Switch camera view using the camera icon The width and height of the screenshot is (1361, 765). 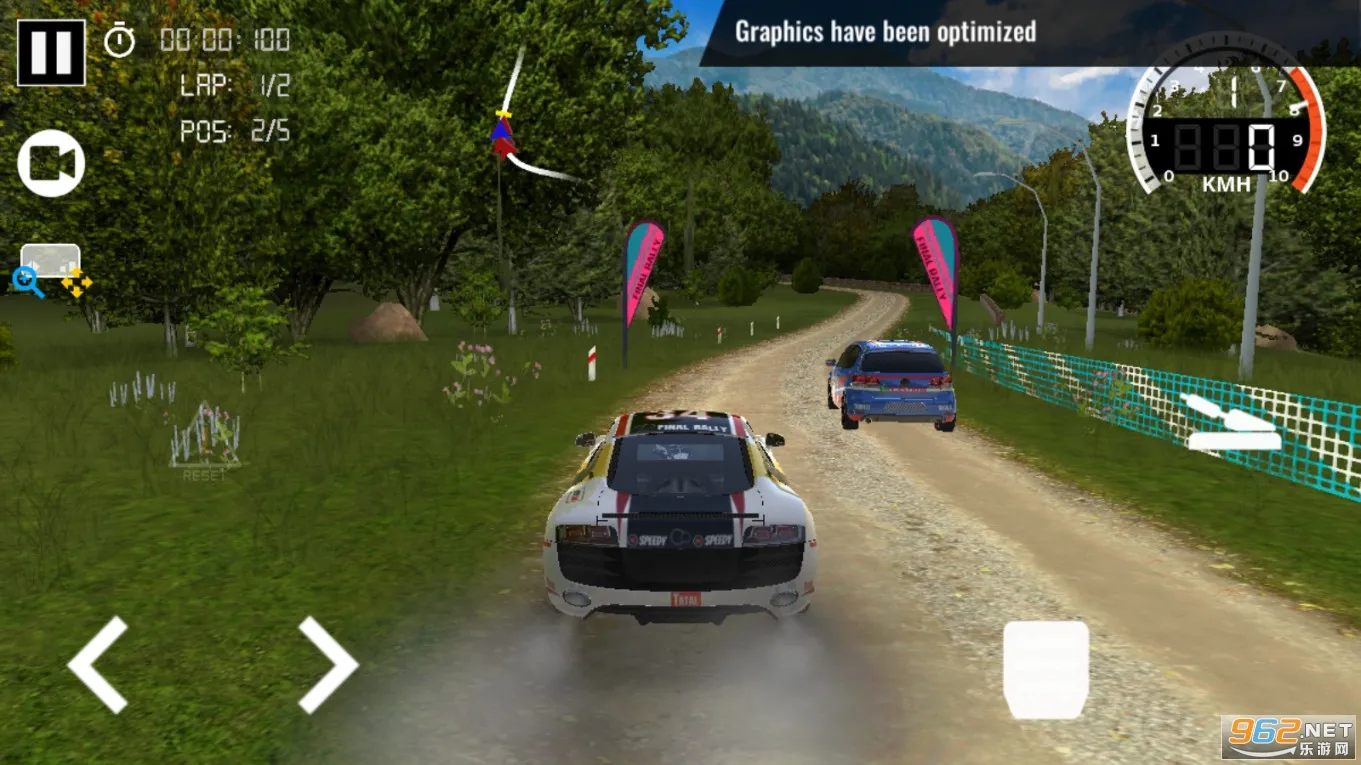click(x=50, y=163)
